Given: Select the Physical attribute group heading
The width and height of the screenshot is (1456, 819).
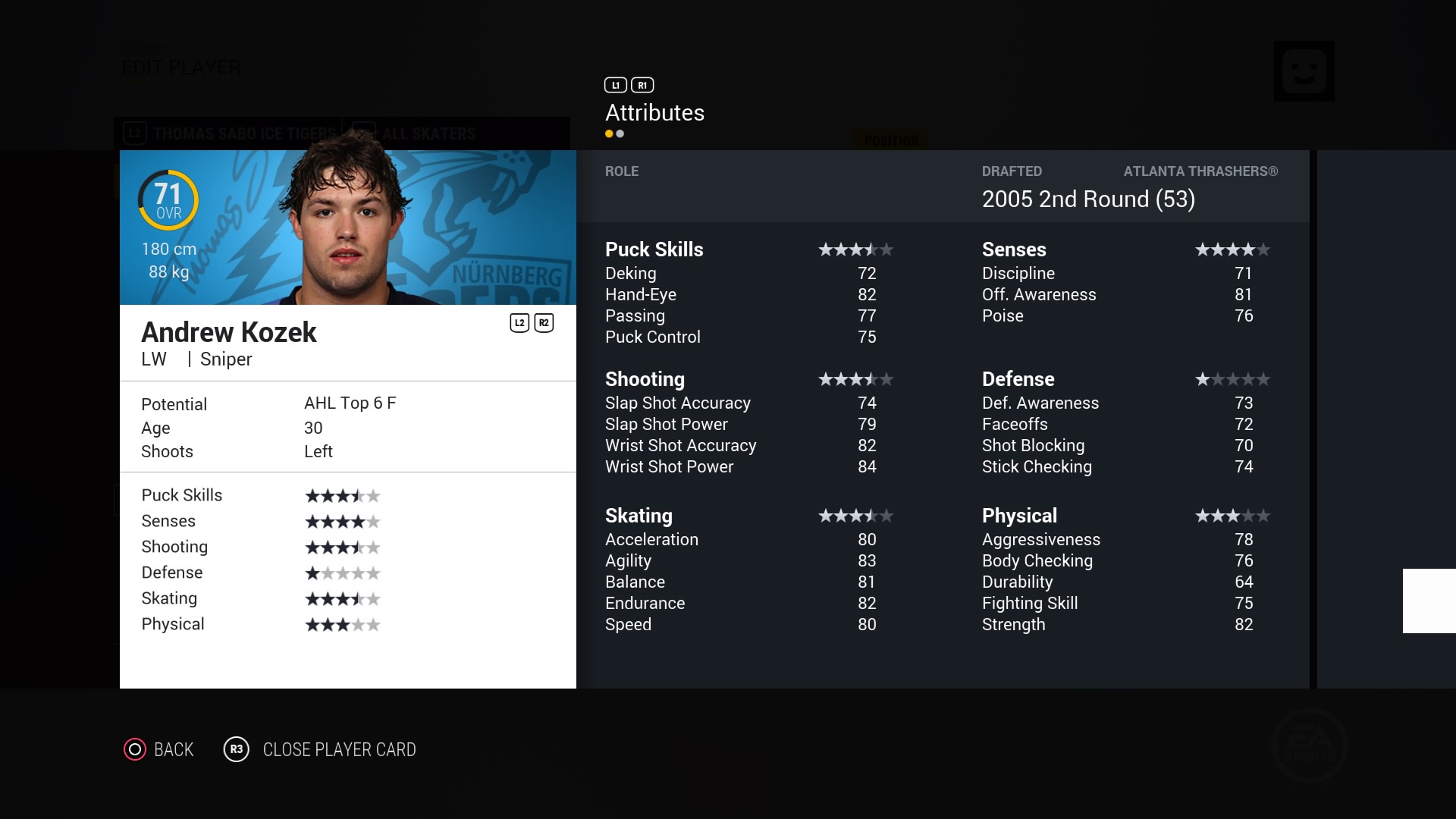Looking at the screenshot, I should coord(1019,516).
